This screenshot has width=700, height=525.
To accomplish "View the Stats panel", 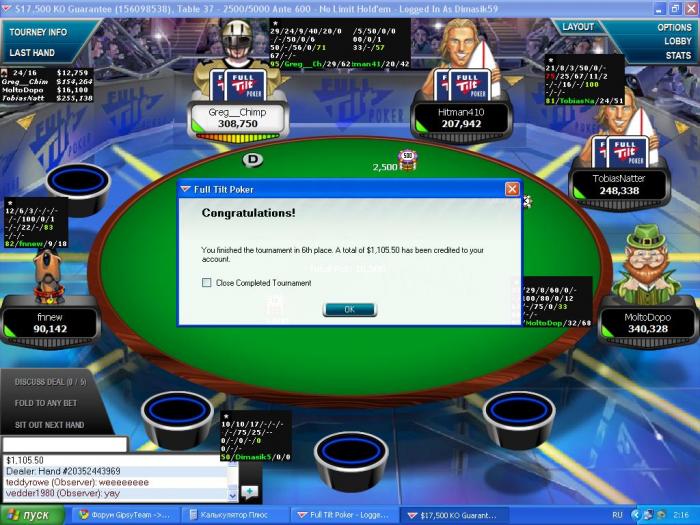I will coord(678,56).
